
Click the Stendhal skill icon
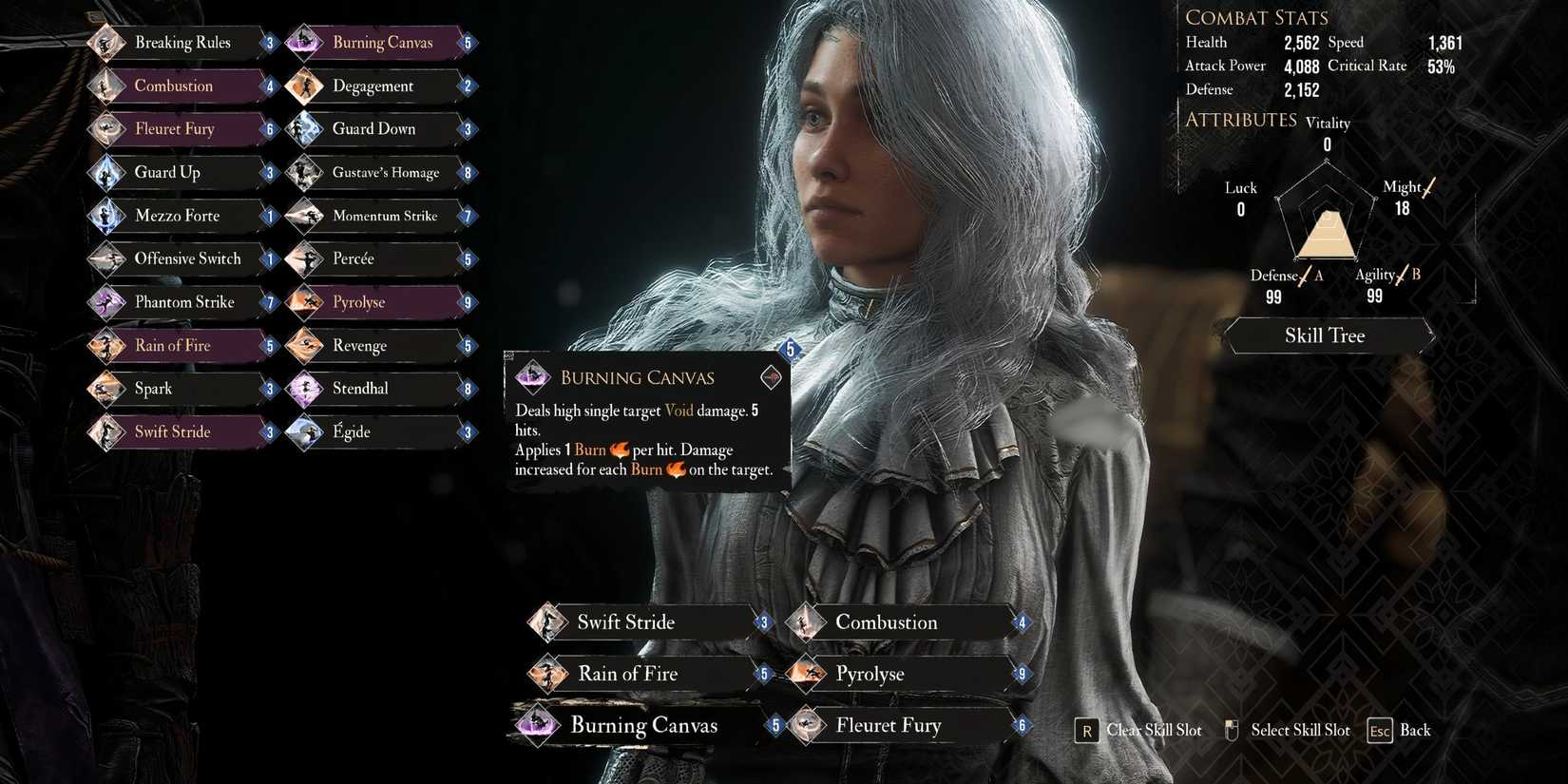click(304, 388)
